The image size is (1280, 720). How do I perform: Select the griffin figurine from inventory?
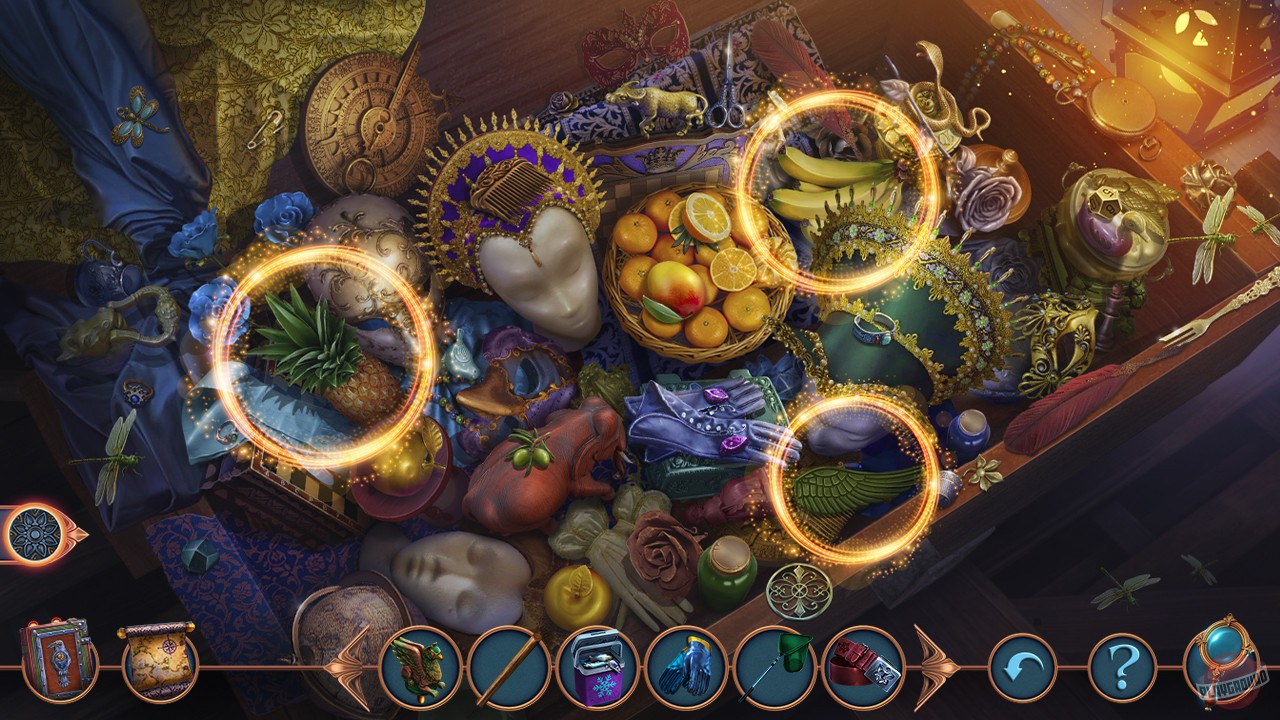[424, 660]
